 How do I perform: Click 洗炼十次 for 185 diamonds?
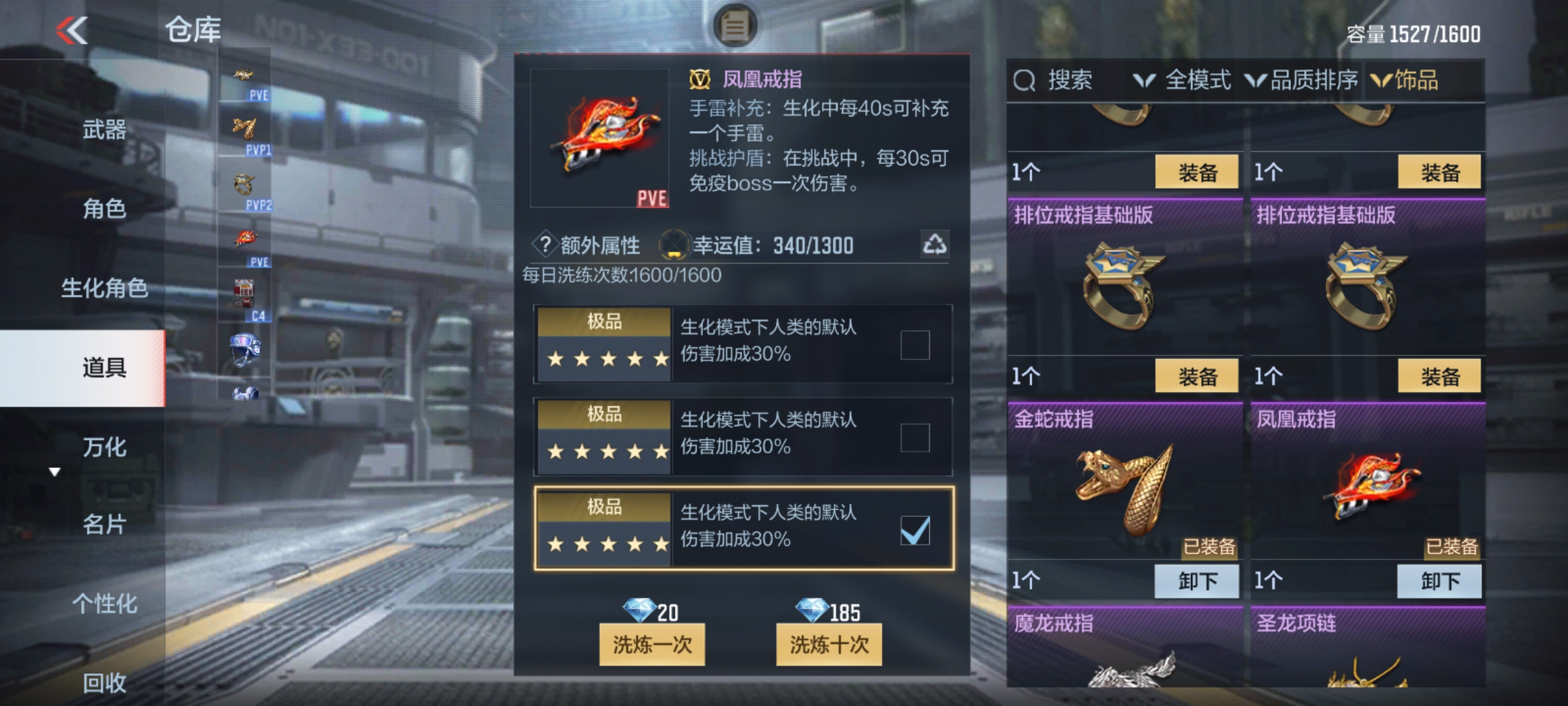pos(828,645)
